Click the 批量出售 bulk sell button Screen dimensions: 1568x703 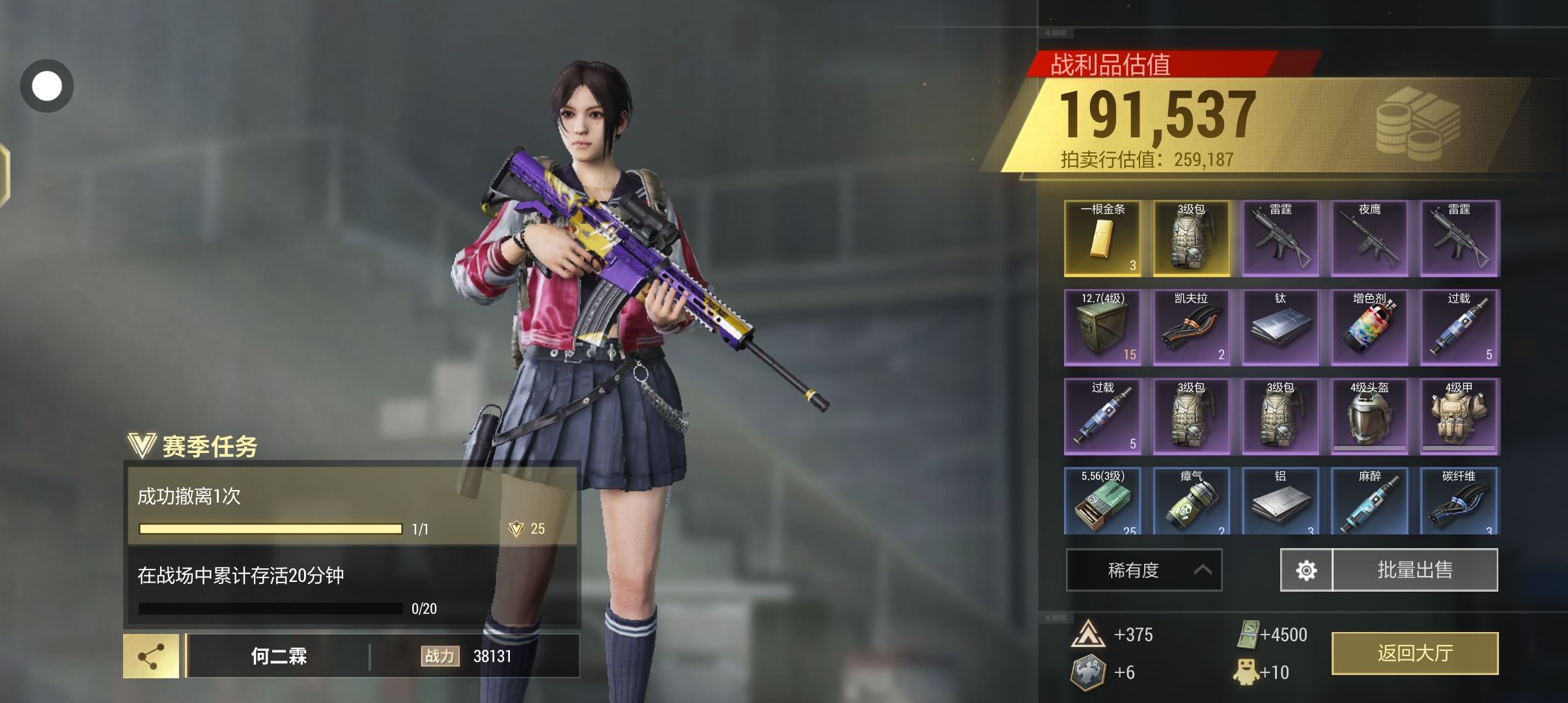tap(1415, 570)
